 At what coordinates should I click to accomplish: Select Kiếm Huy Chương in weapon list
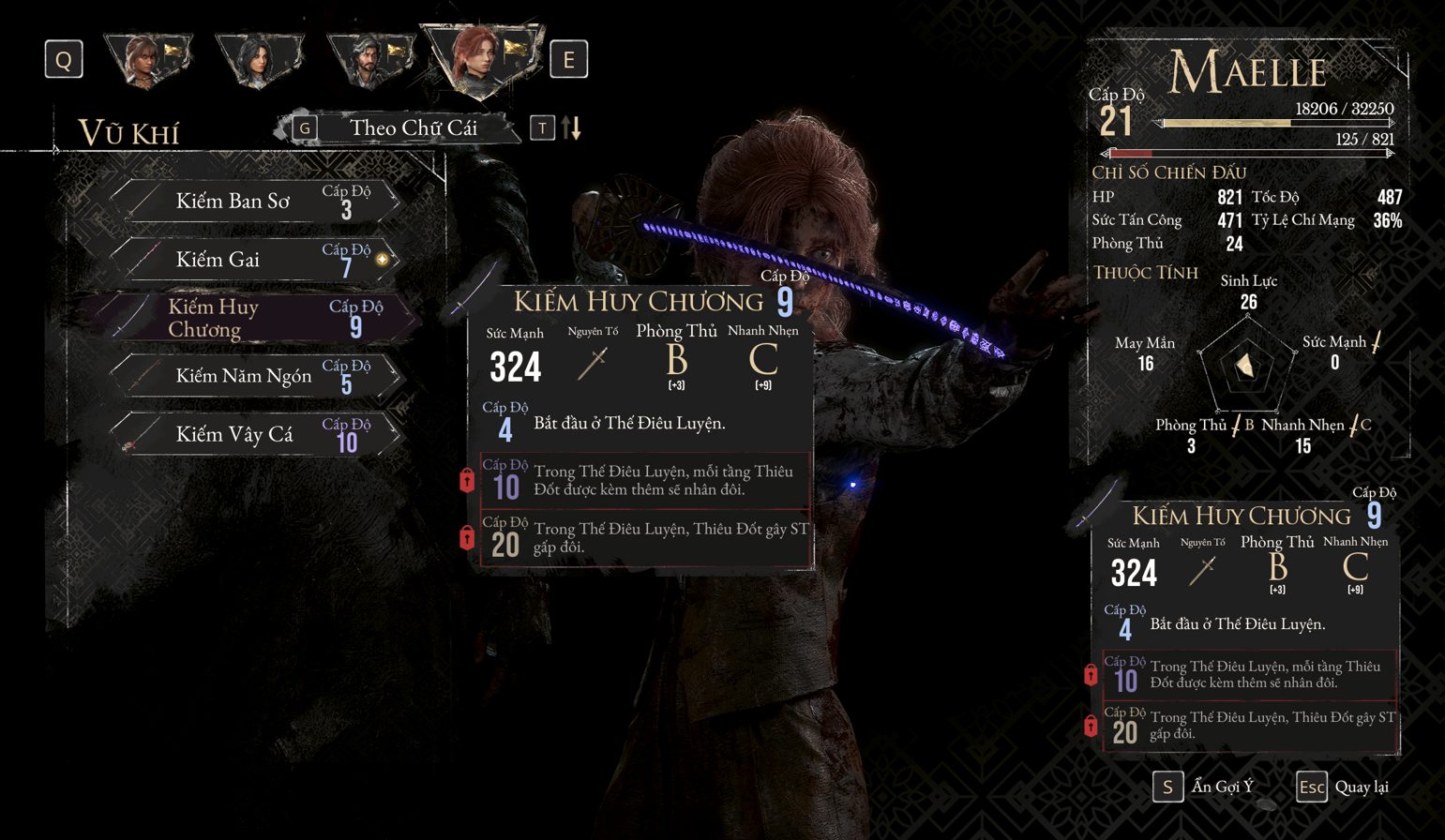(255, 318)
